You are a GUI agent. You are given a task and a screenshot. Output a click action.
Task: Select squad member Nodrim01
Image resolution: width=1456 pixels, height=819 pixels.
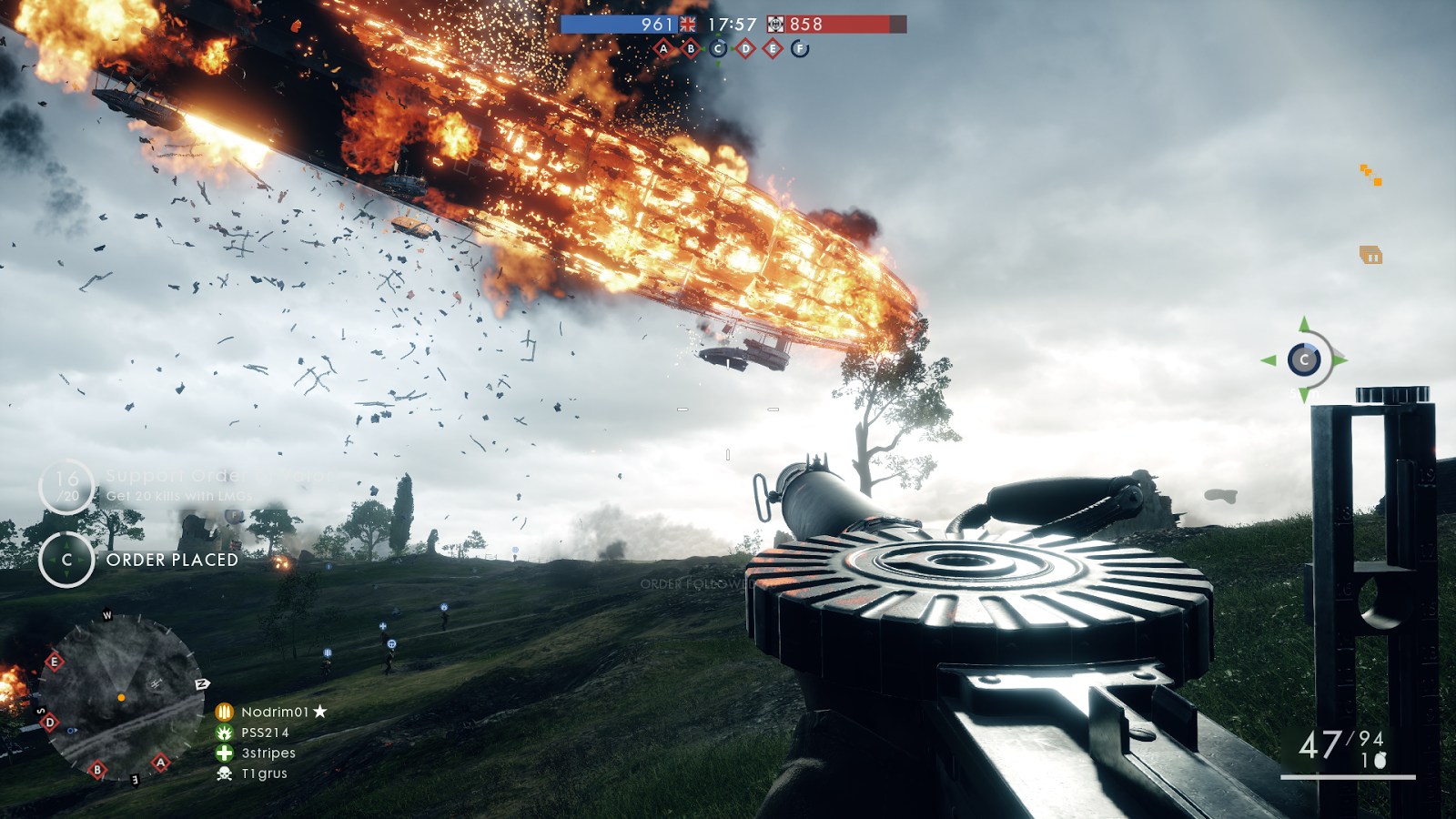pyautogui.click(x=274, y=712)
